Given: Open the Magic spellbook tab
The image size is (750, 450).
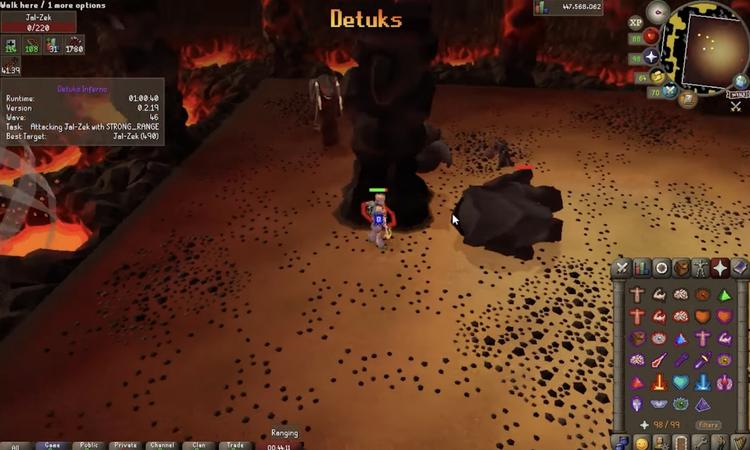Looking at the screenshot, I should (x=739, y=268).
